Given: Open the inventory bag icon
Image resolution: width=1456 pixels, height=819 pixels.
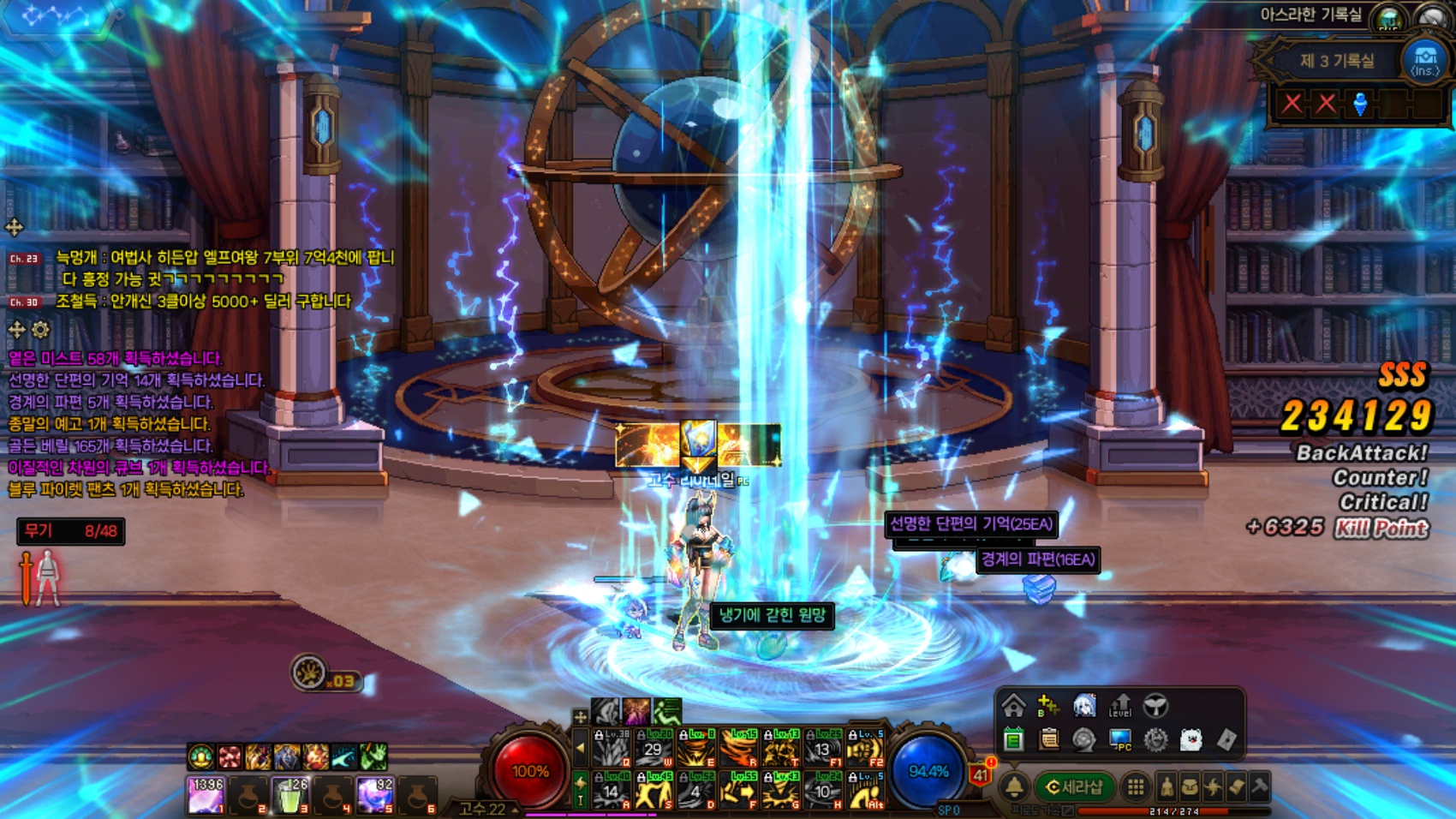Looking at the screenshot, I should [x=1190, y=787].
